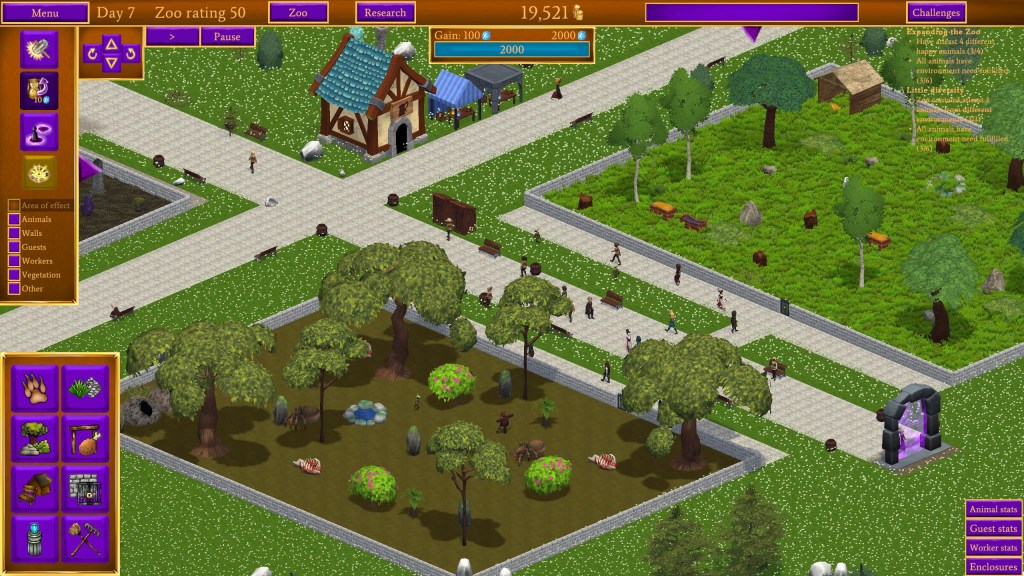Toggle the Walls visibility checkbox
1024x576 pixels.
pyautogui.click(x=14, y=233)
